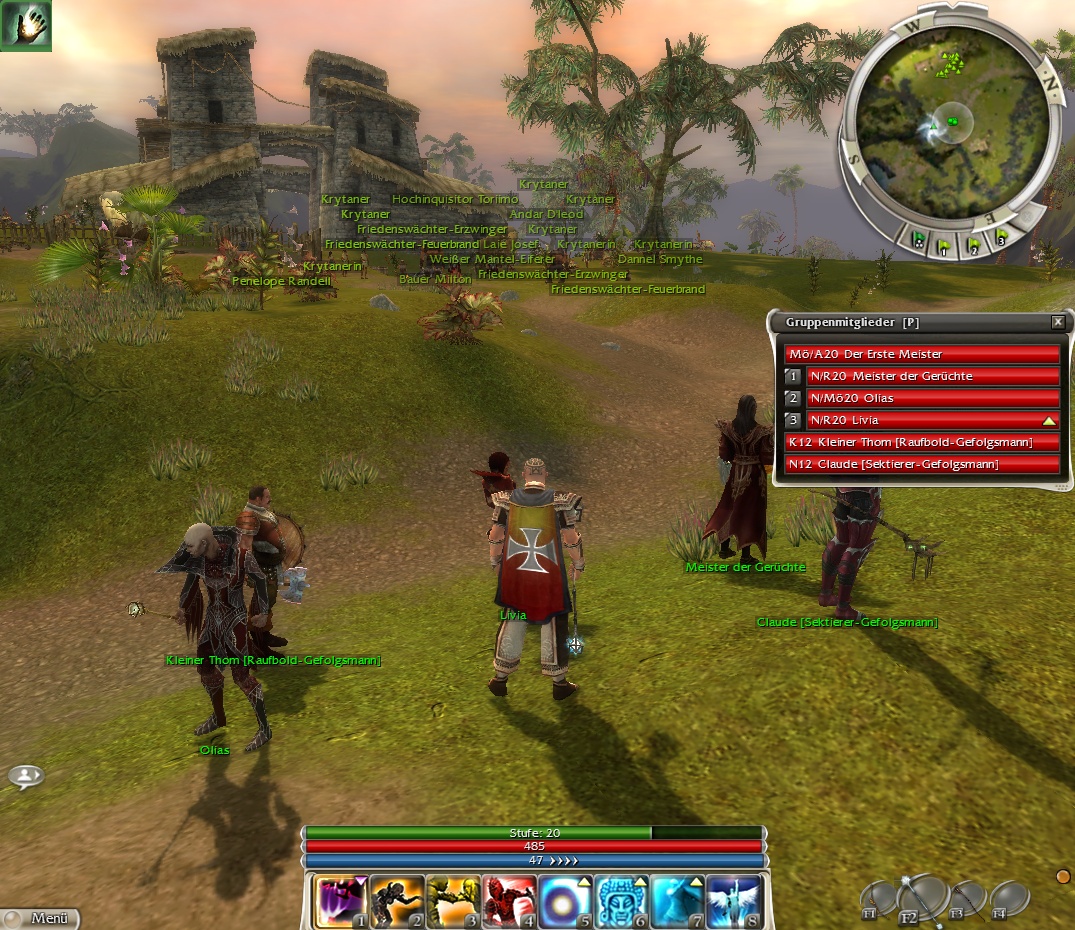Switch to the F1 bow weapon set

(879, 899)
